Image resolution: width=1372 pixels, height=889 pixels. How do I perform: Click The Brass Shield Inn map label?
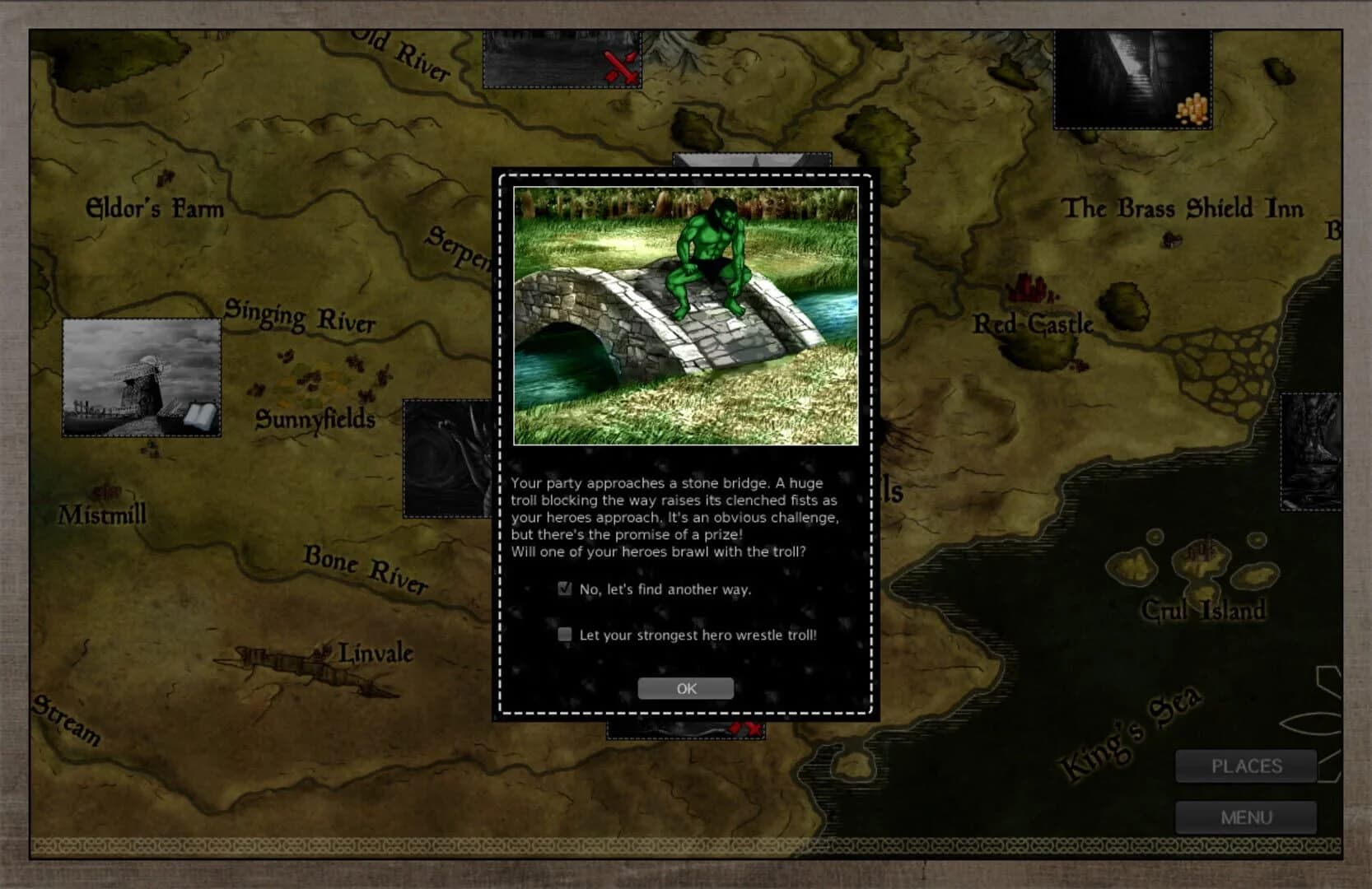pos(1183,209)
